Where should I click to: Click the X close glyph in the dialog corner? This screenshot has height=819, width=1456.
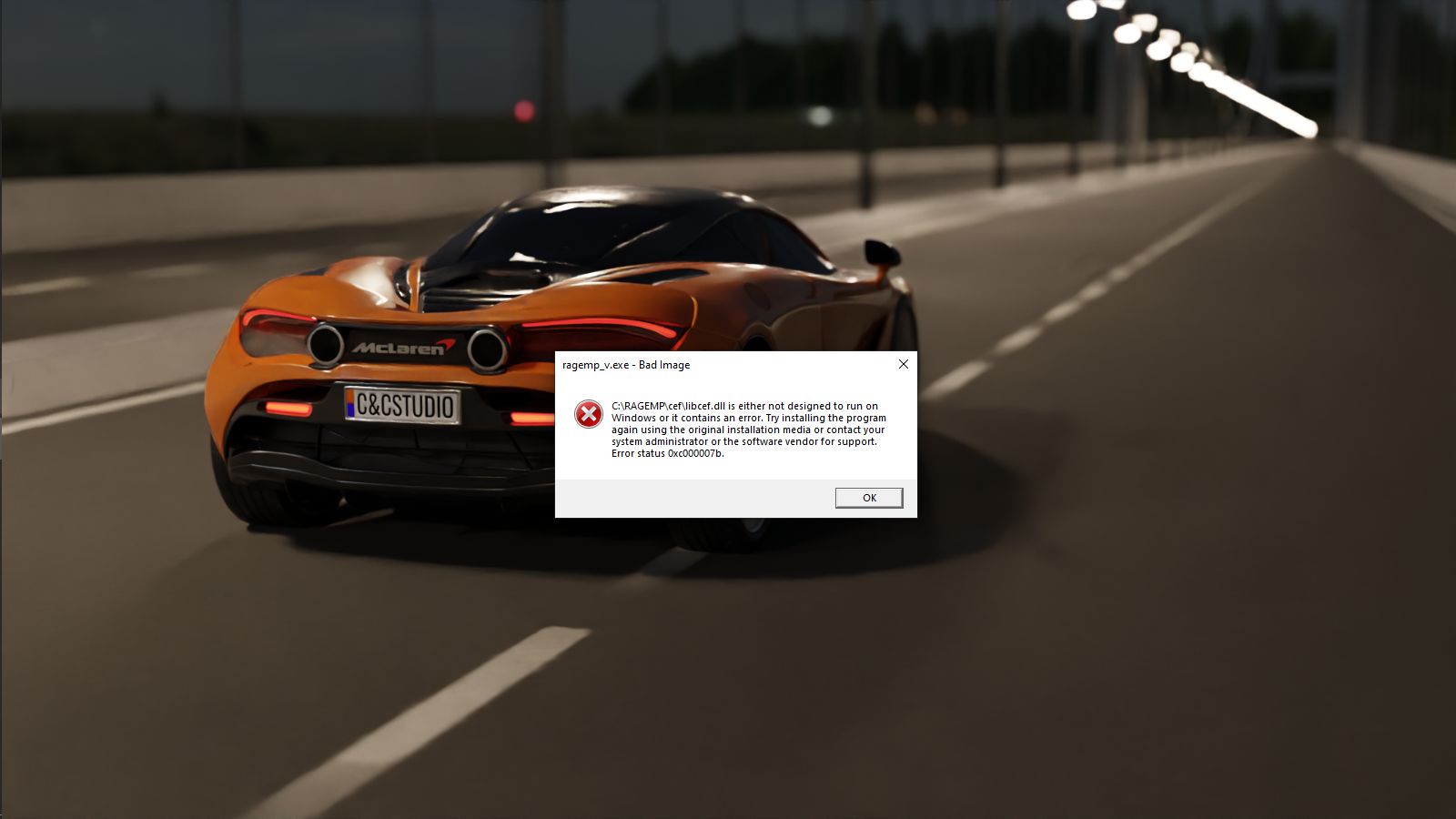click(x=903, y=364)
